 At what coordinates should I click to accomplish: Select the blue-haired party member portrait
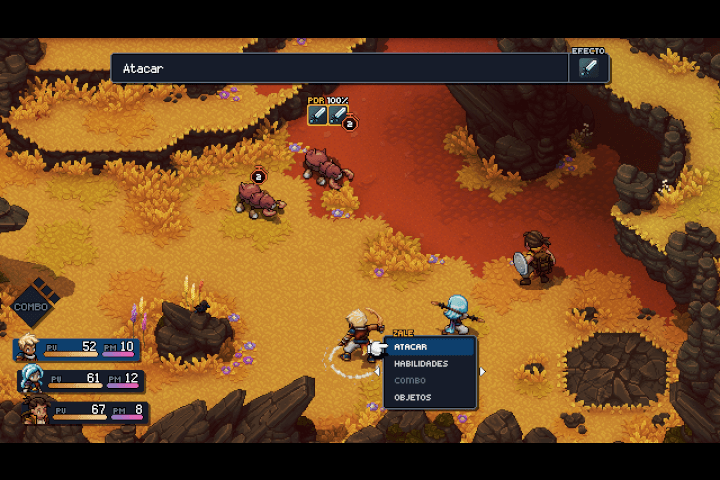click(x=32, y=379)
